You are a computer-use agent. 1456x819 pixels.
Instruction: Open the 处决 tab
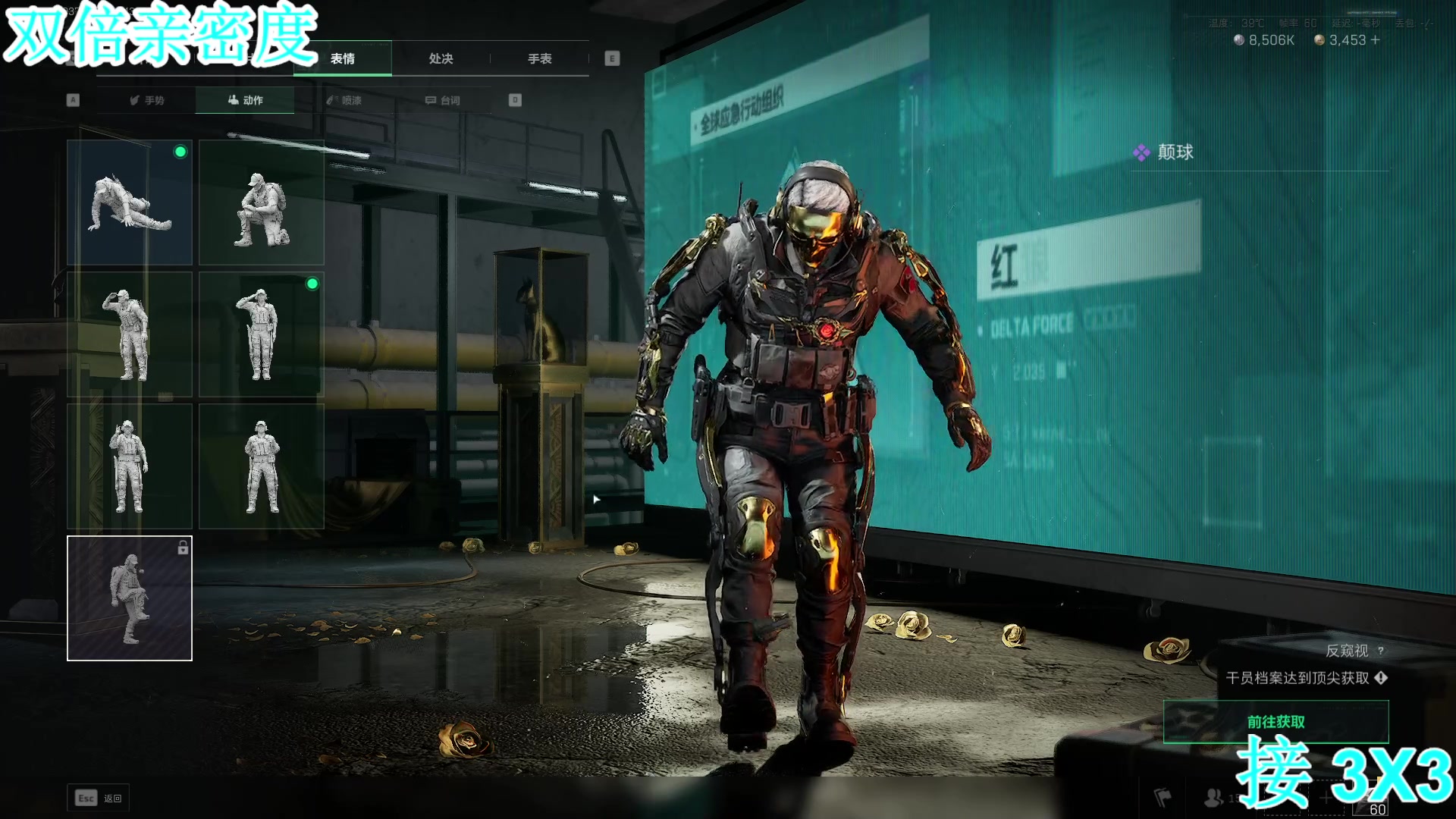(x=441, y=58)
